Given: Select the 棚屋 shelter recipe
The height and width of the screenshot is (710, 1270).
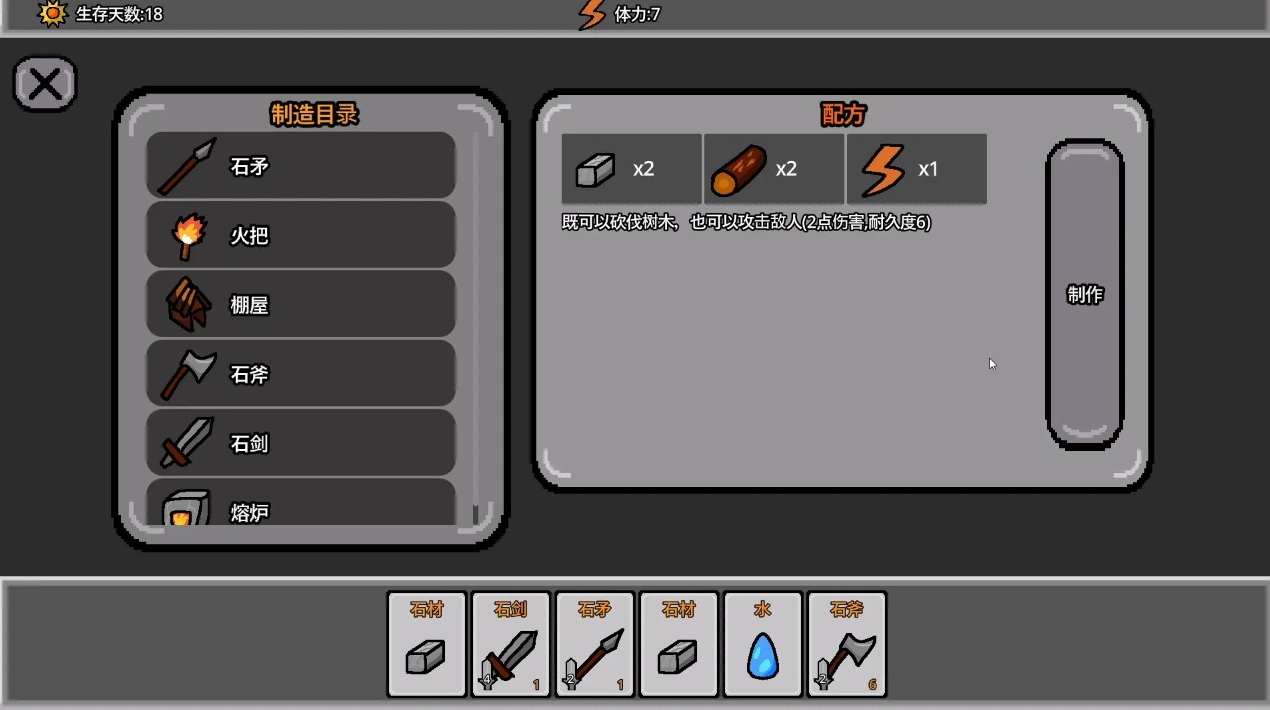Looking at the screenshot, I should pos(301,304).
